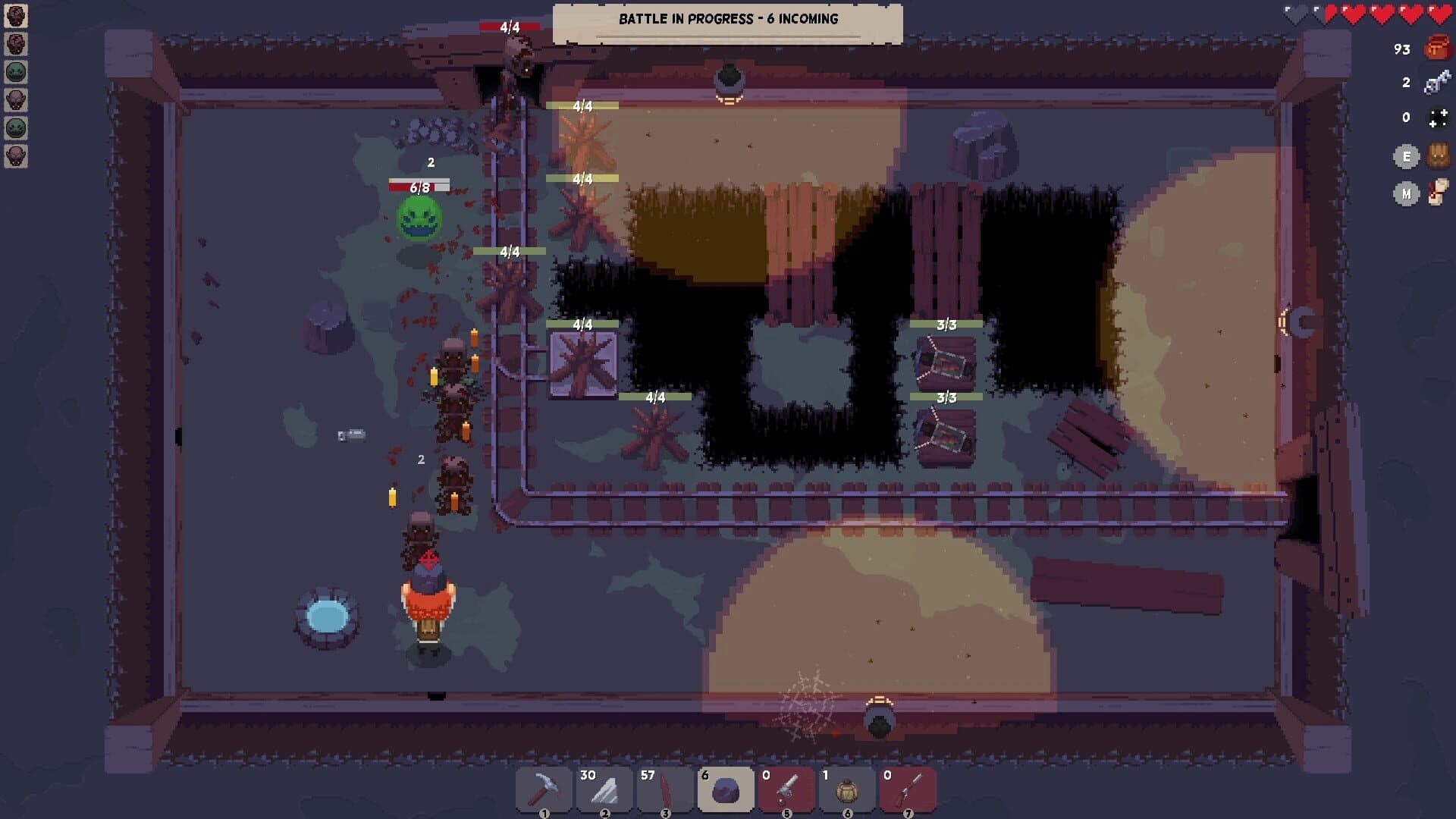Select the second zombie portrait in the sidebar
1456x819 pixels.
(15, 43)
